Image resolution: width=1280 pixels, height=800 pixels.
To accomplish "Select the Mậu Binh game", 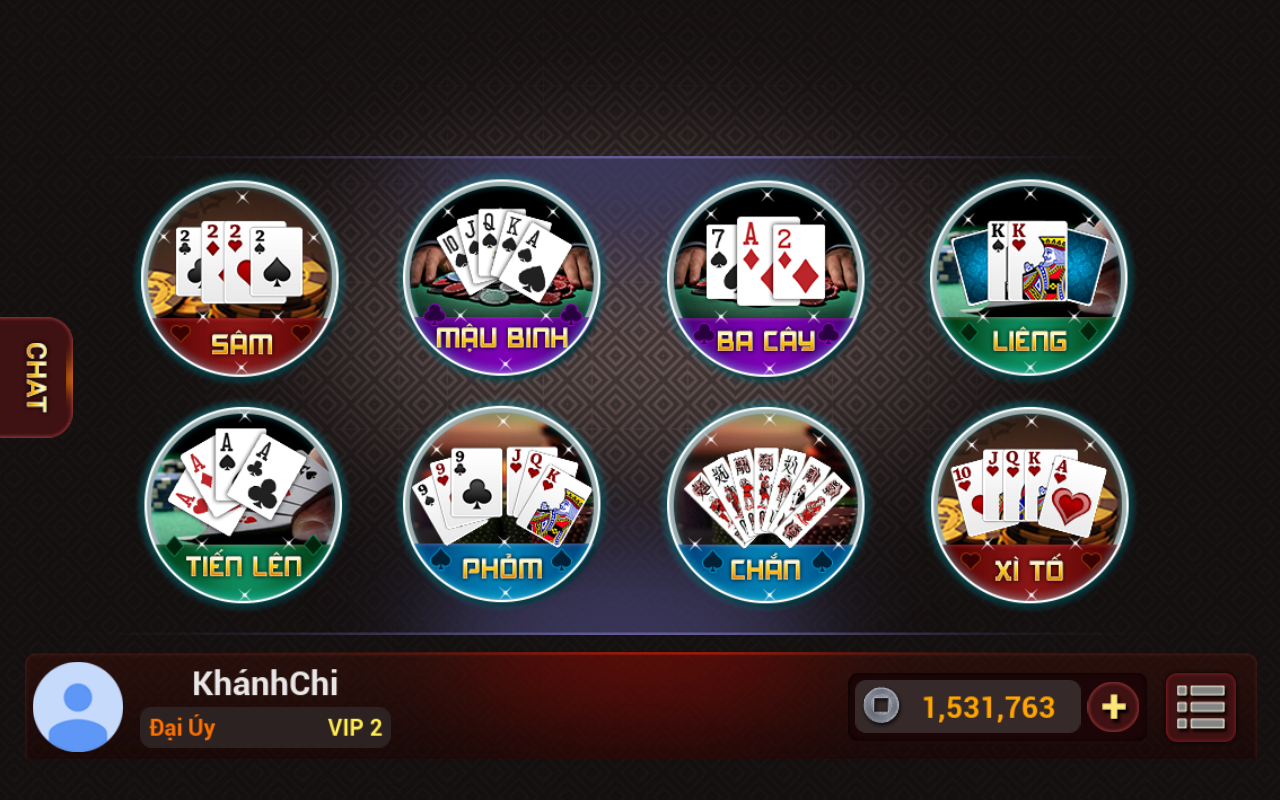I will (502, 278).
